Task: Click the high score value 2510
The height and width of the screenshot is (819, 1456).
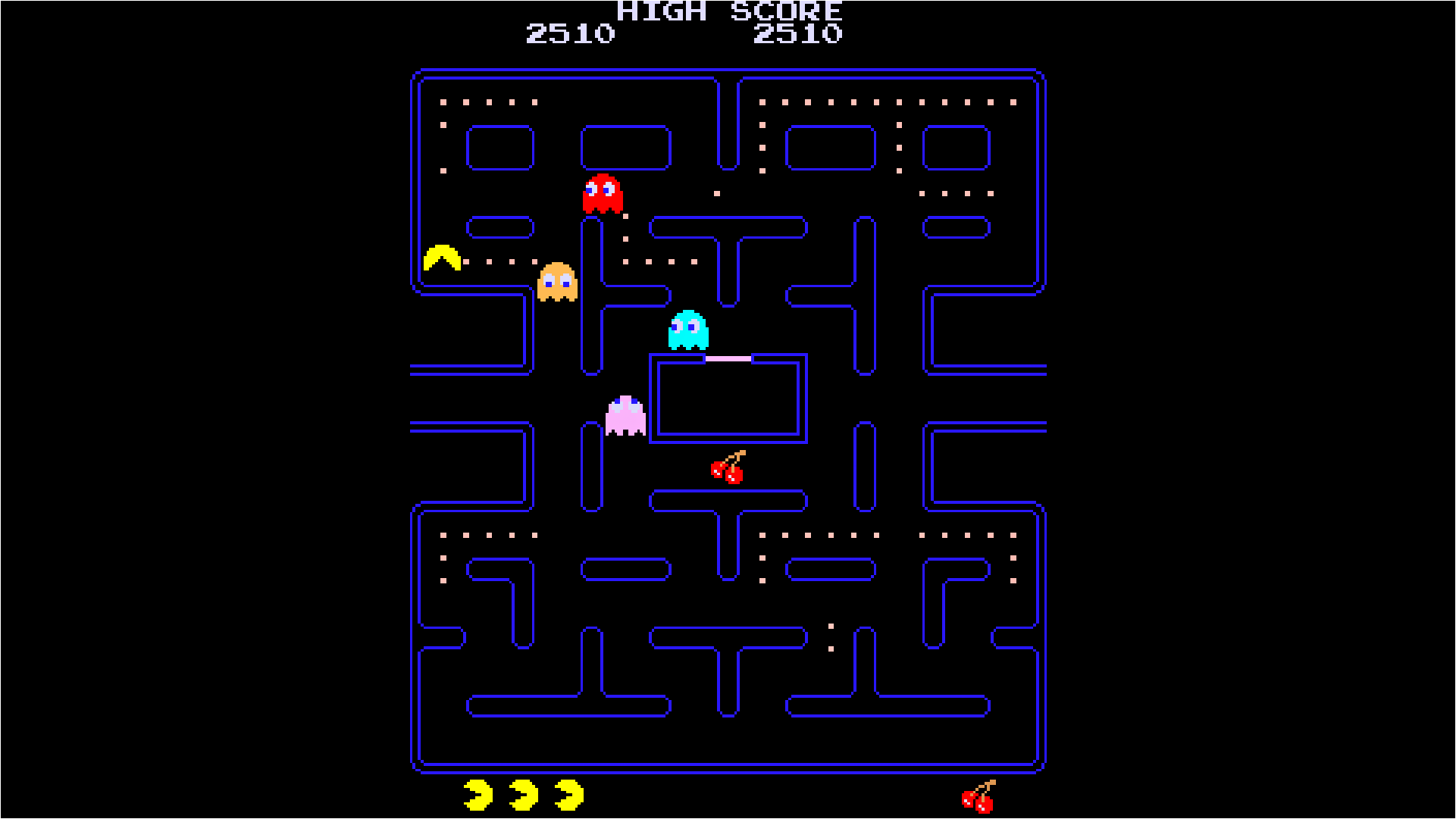Action: (x=800, y=33)
